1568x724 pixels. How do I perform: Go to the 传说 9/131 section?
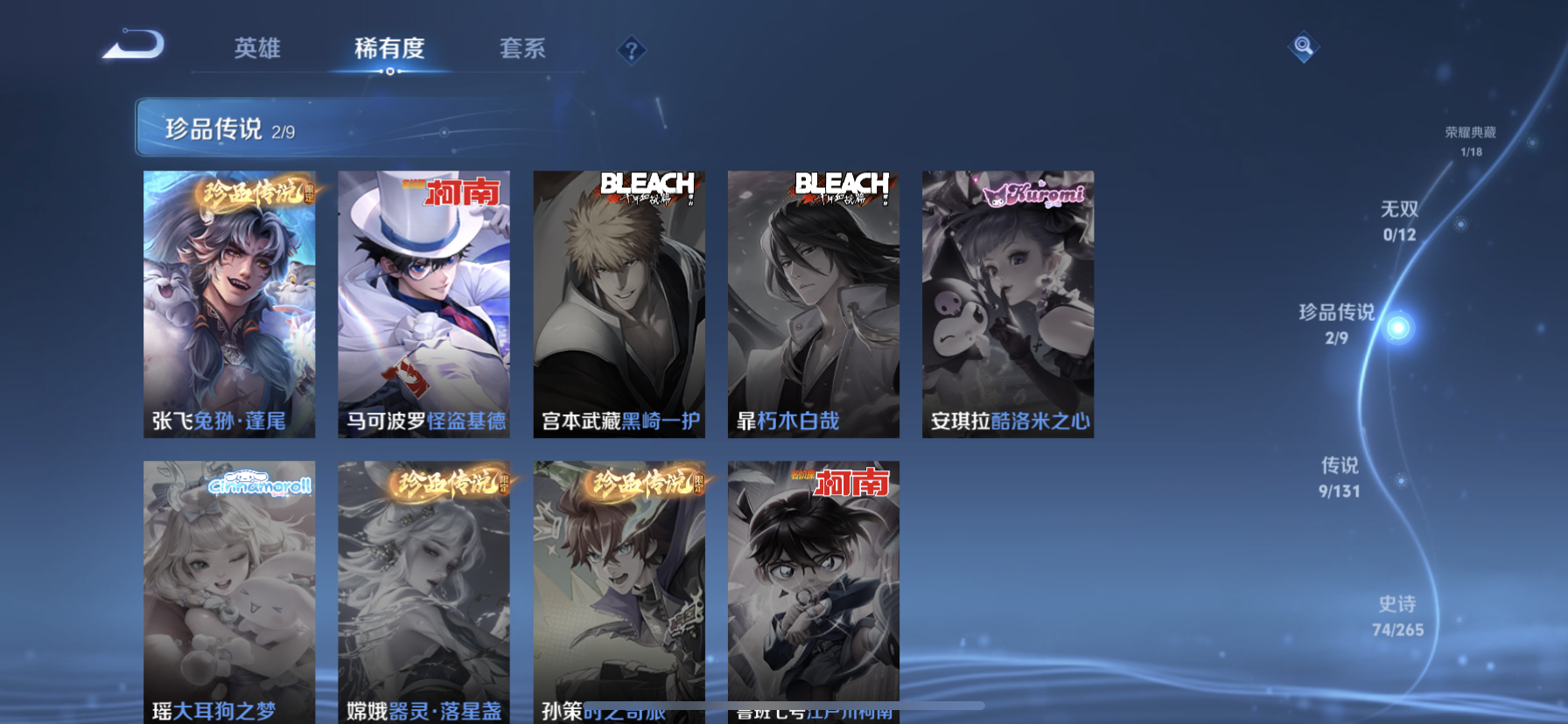click(x=1340, y=477)
